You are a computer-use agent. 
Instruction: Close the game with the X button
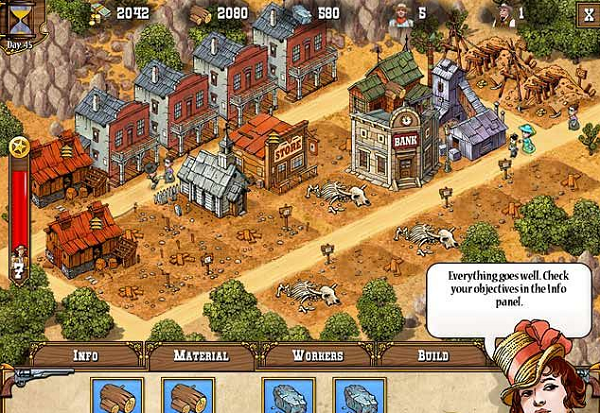click(587, 14)
